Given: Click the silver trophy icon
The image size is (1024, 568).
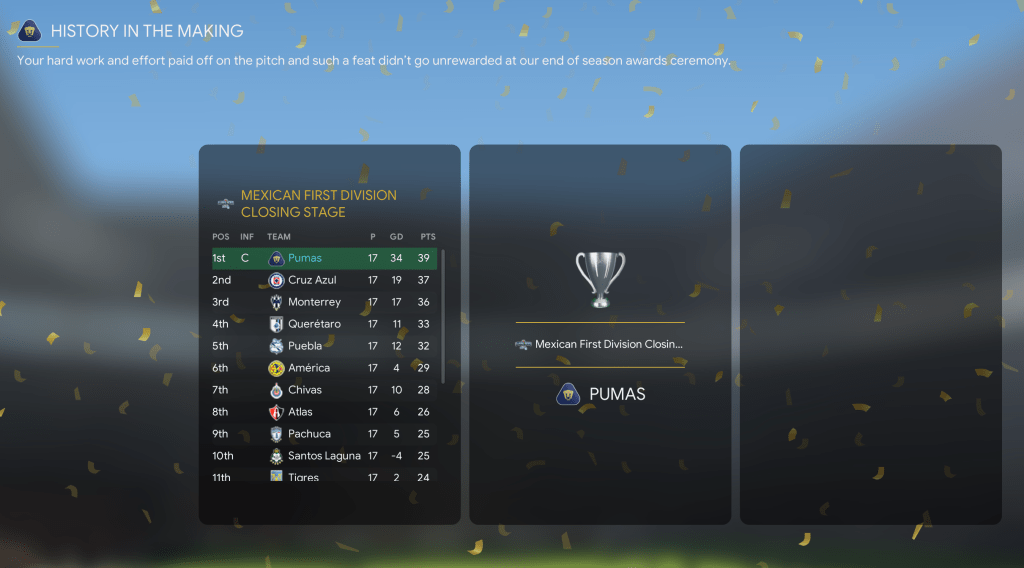Looking at the screenshot, I should [600, 278].
